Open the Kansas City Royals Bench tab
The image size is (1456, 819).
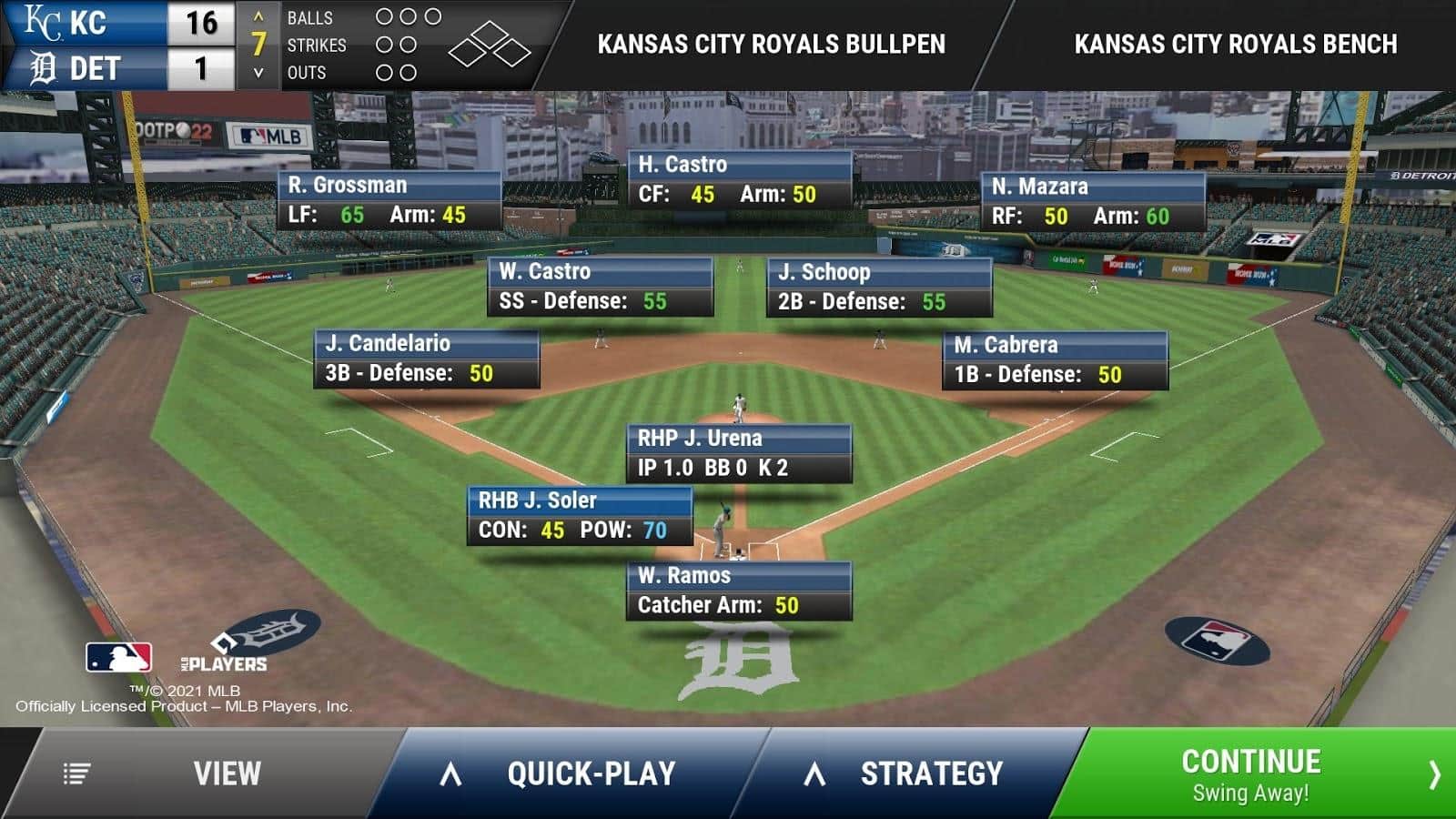click(1235, 44)
